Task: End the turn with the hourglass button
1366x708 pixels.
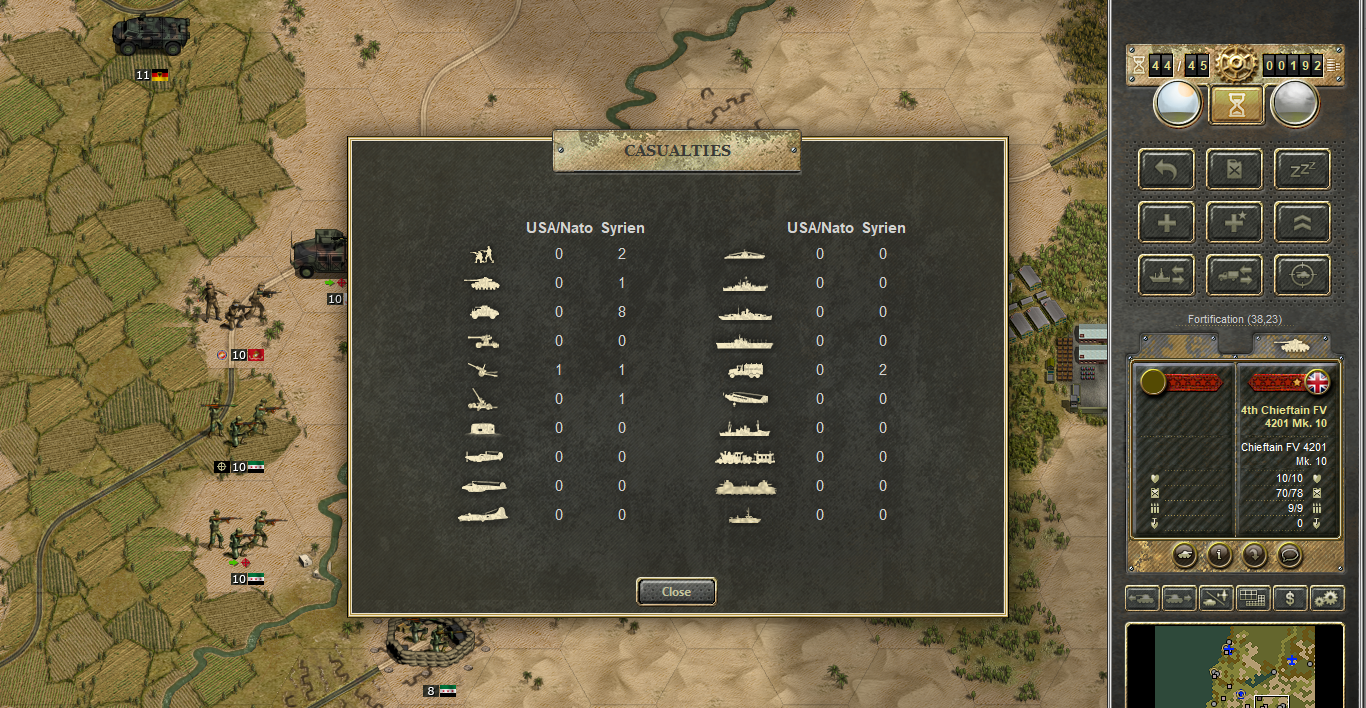Action: pyautogui.click(x=1236, y=105)
